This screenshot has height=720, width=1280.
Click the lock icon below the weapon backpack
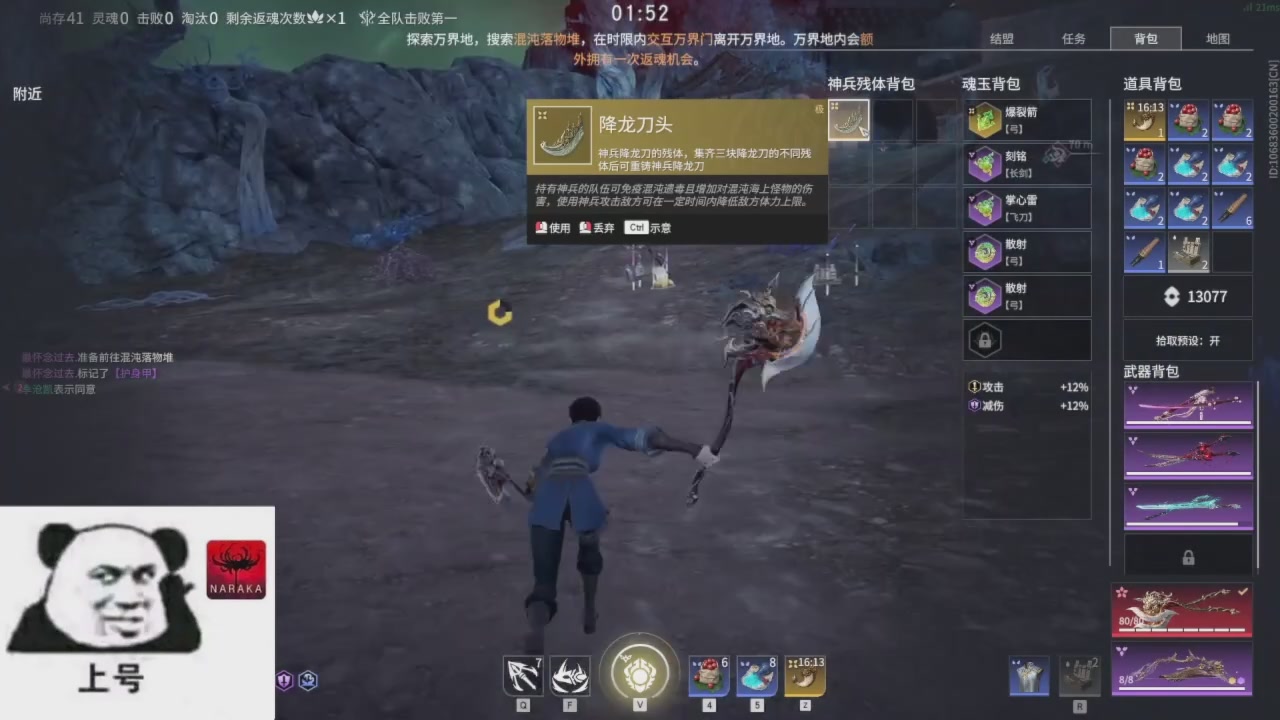[x=1188, y=557]
